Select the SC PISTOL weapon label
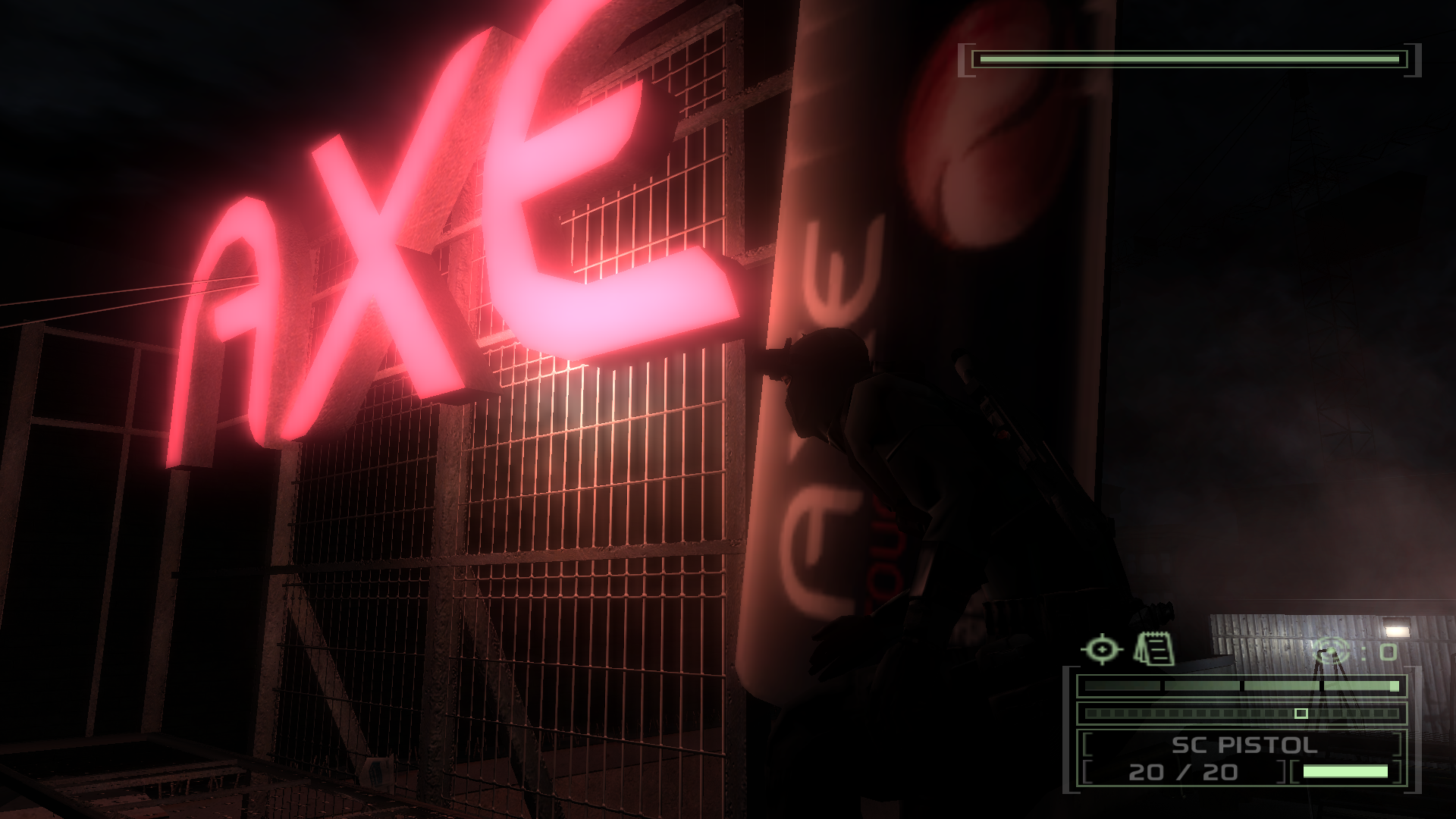 point(1244,745)
